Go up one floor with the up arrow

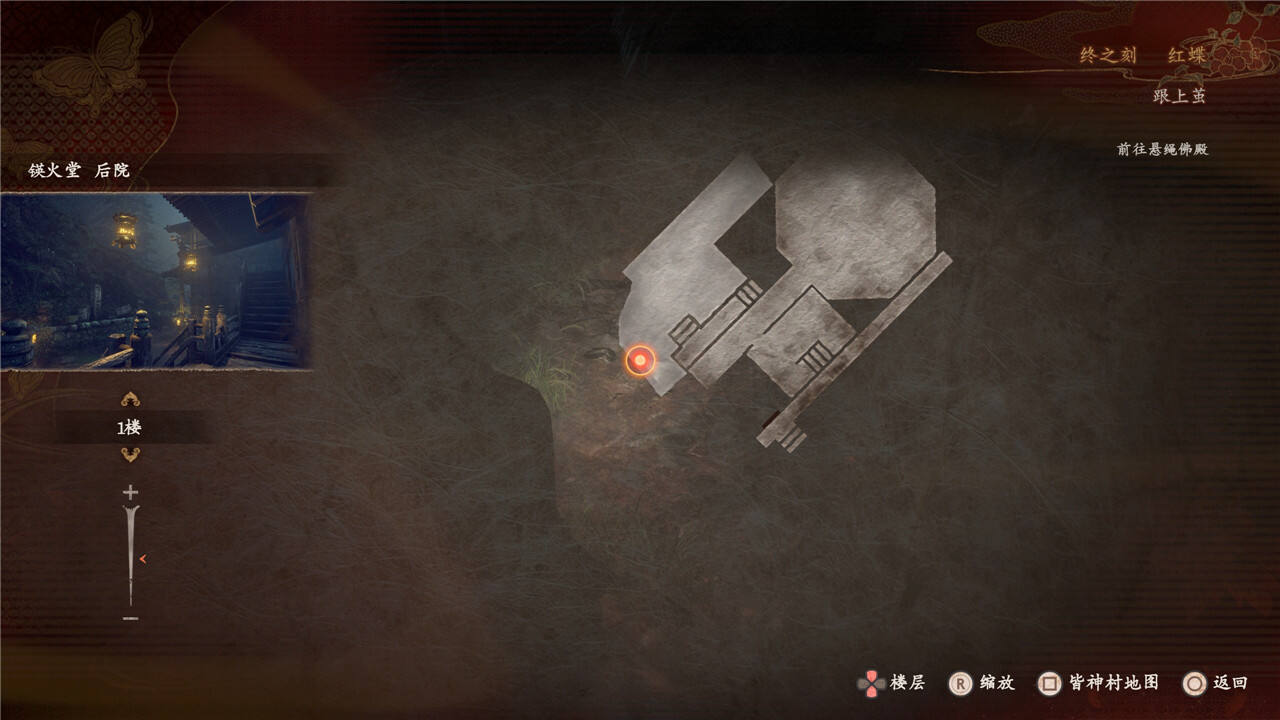tap(130, 400)
